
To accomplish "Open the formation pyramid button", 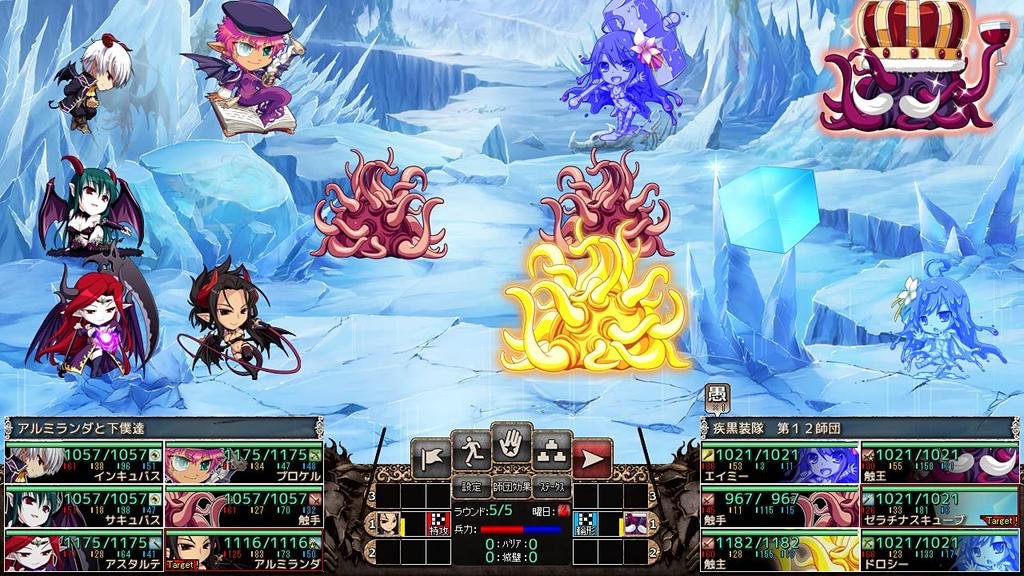I will point(552,452).
